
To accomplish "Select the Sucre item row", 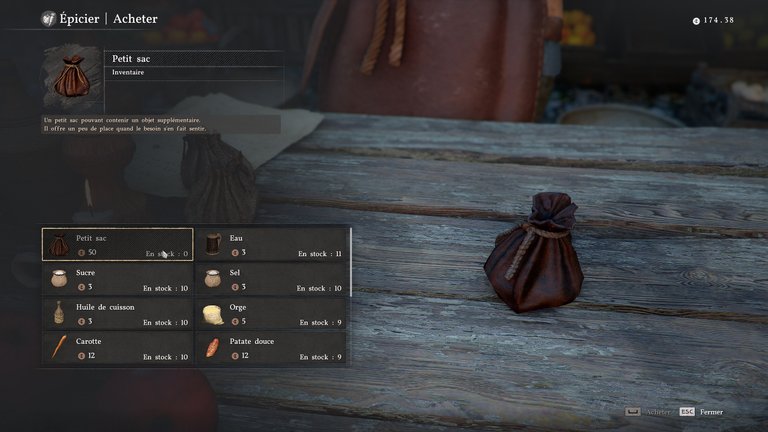I will 117,279.
